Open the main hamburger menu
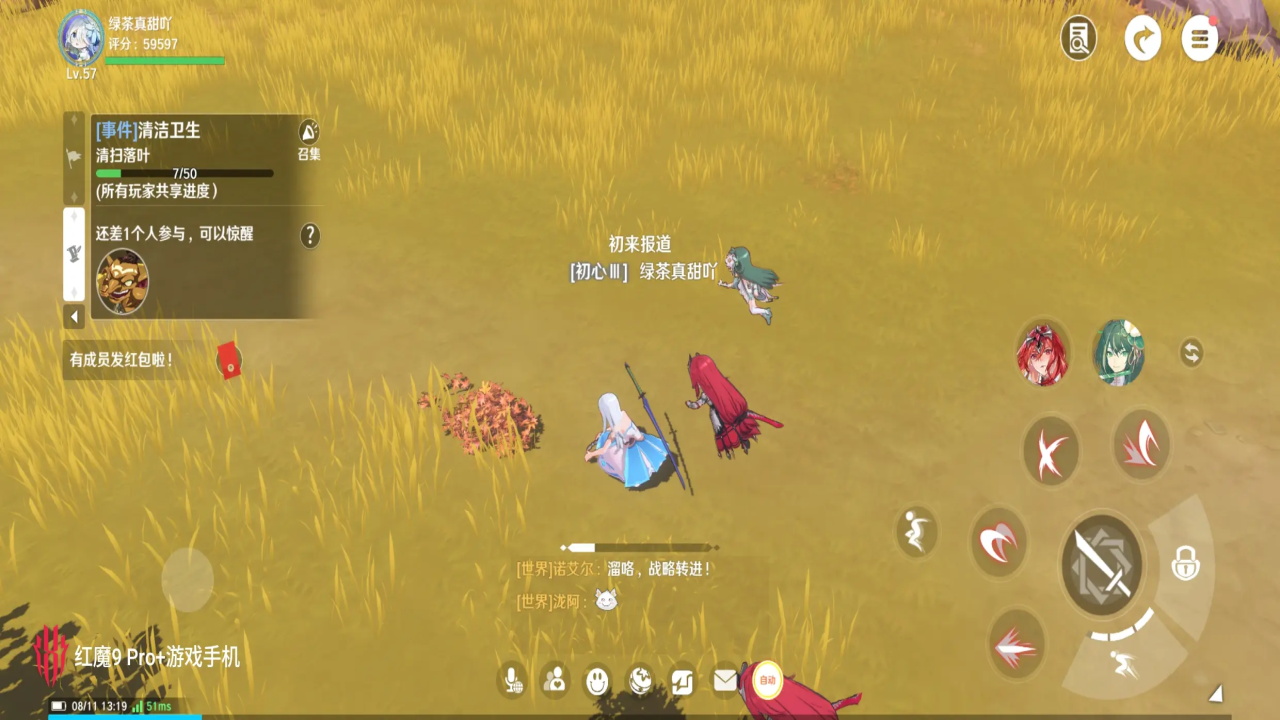Screen dimensions: 1280x720 click(x=1200, y=39)
